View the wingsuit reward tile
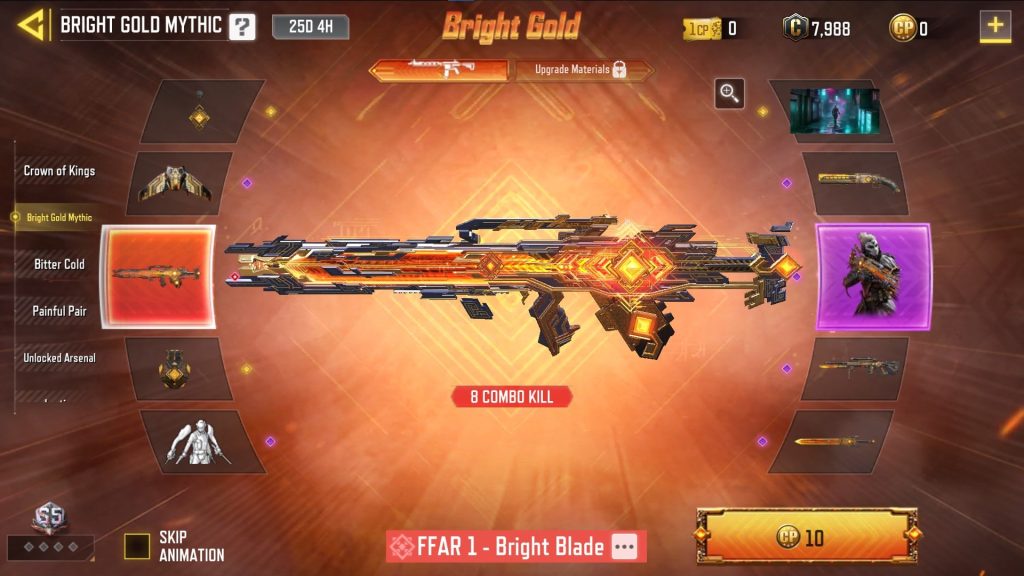Viewport: 1024px width, 576px height. 176,183
